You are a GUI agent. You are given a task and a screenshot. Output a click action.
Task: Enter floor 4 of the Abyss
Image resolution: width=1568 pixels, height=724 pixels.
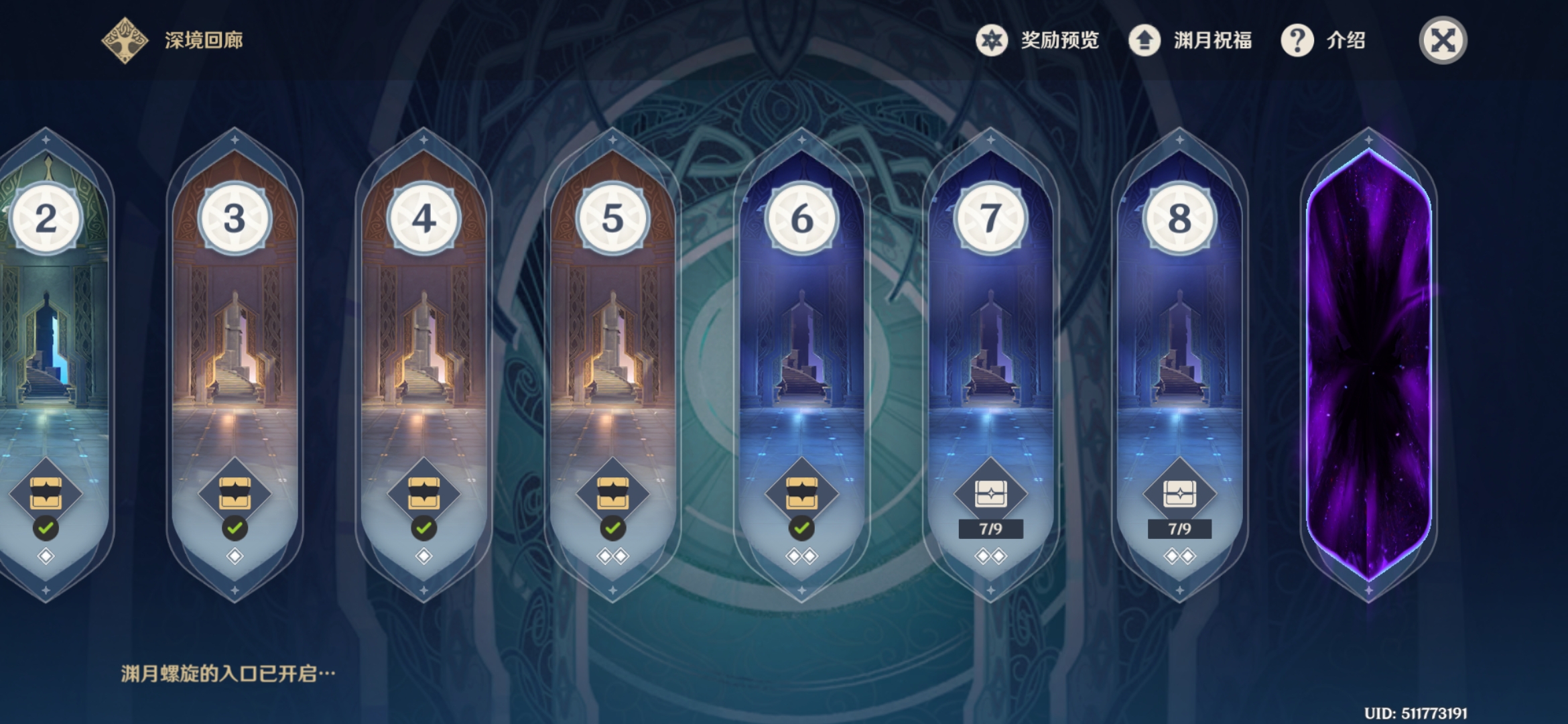pos(423,335)
